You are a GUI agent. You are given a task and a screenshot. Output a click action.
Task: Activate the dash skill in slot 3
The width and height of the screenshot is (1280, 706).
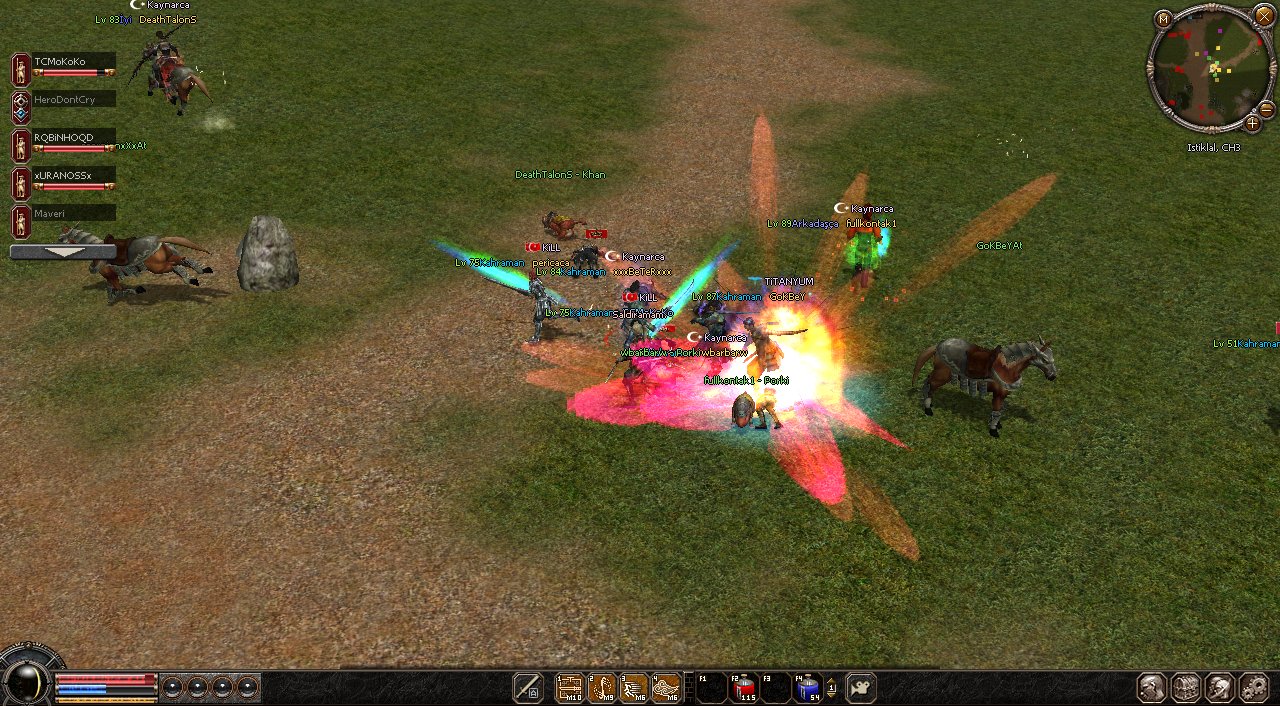(634, 688)
